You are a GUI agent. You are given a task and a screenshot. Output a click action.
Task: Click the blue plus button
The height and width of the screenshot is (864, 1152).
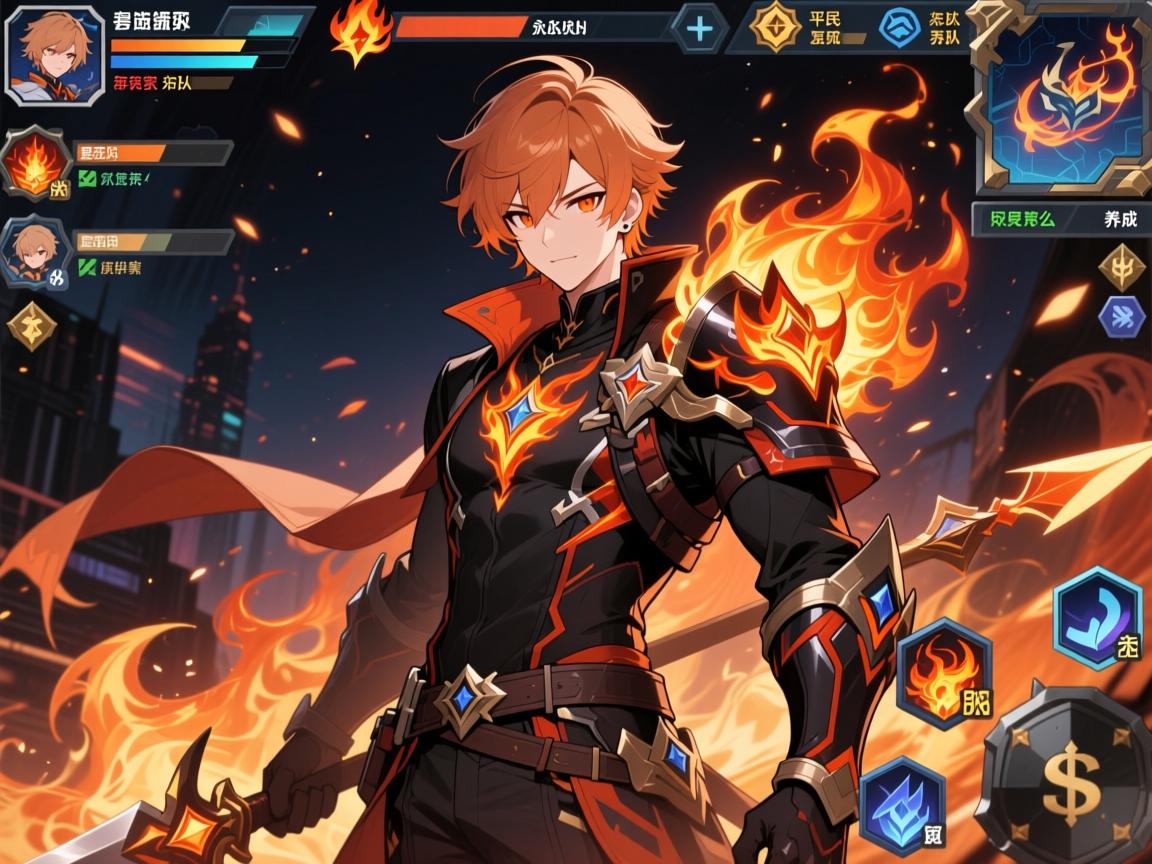pos(699,28)
